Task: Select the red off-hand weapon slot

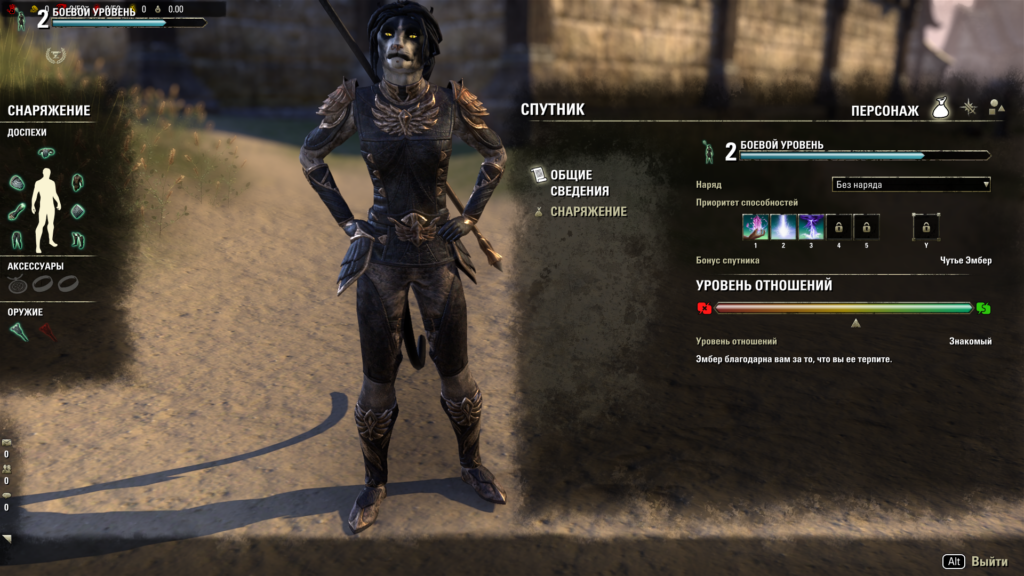Action: [x=47, y=332]
